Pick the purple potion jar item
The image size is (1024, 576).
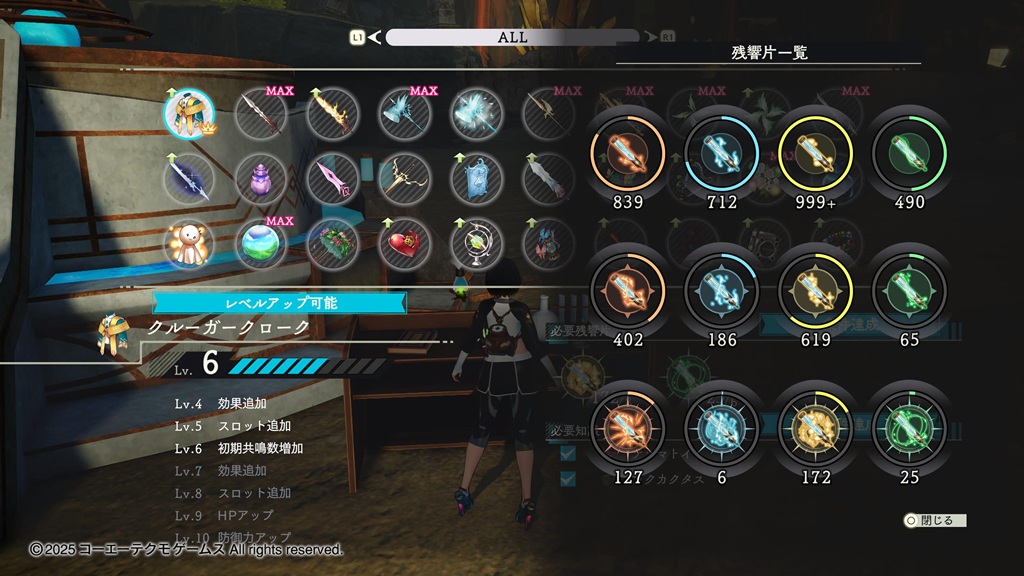pos(261,180)
